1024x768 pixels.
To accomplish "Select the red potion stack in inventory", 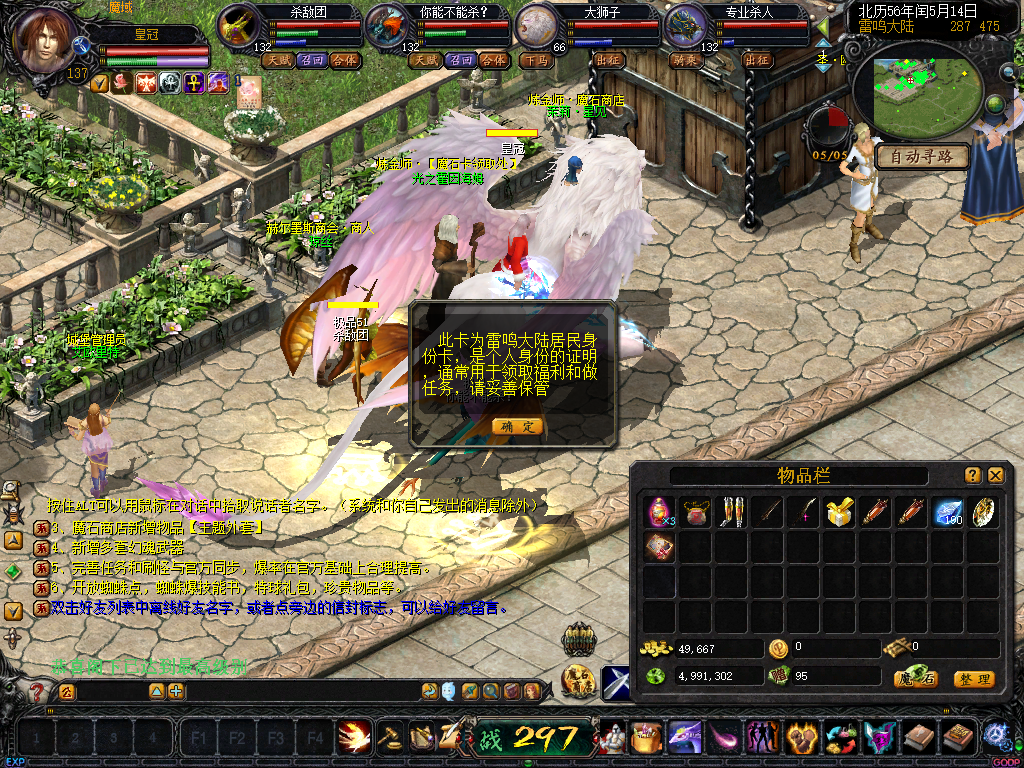I will [660, 512].
